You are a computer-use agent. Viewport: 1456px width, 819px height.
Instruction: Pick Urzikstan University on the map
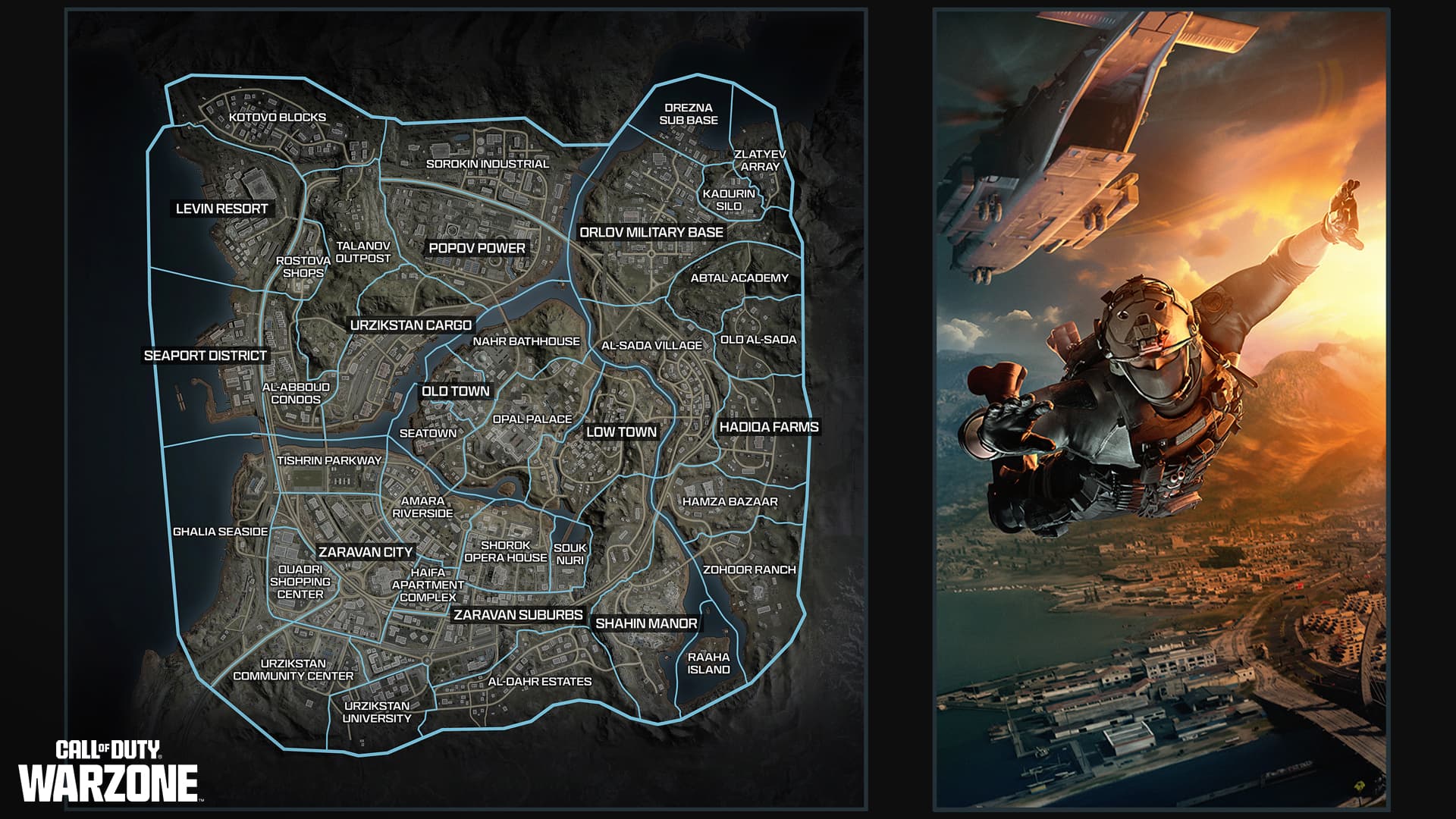pyautogui.click(x=377, y=711)
